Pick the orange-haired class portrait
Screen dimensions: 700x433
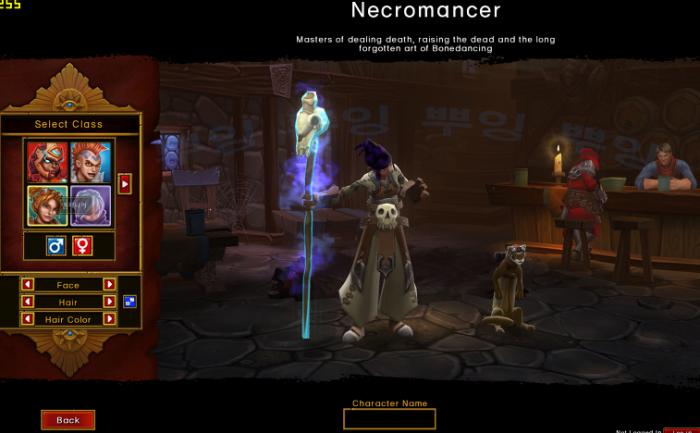click(x=46, y=205)
